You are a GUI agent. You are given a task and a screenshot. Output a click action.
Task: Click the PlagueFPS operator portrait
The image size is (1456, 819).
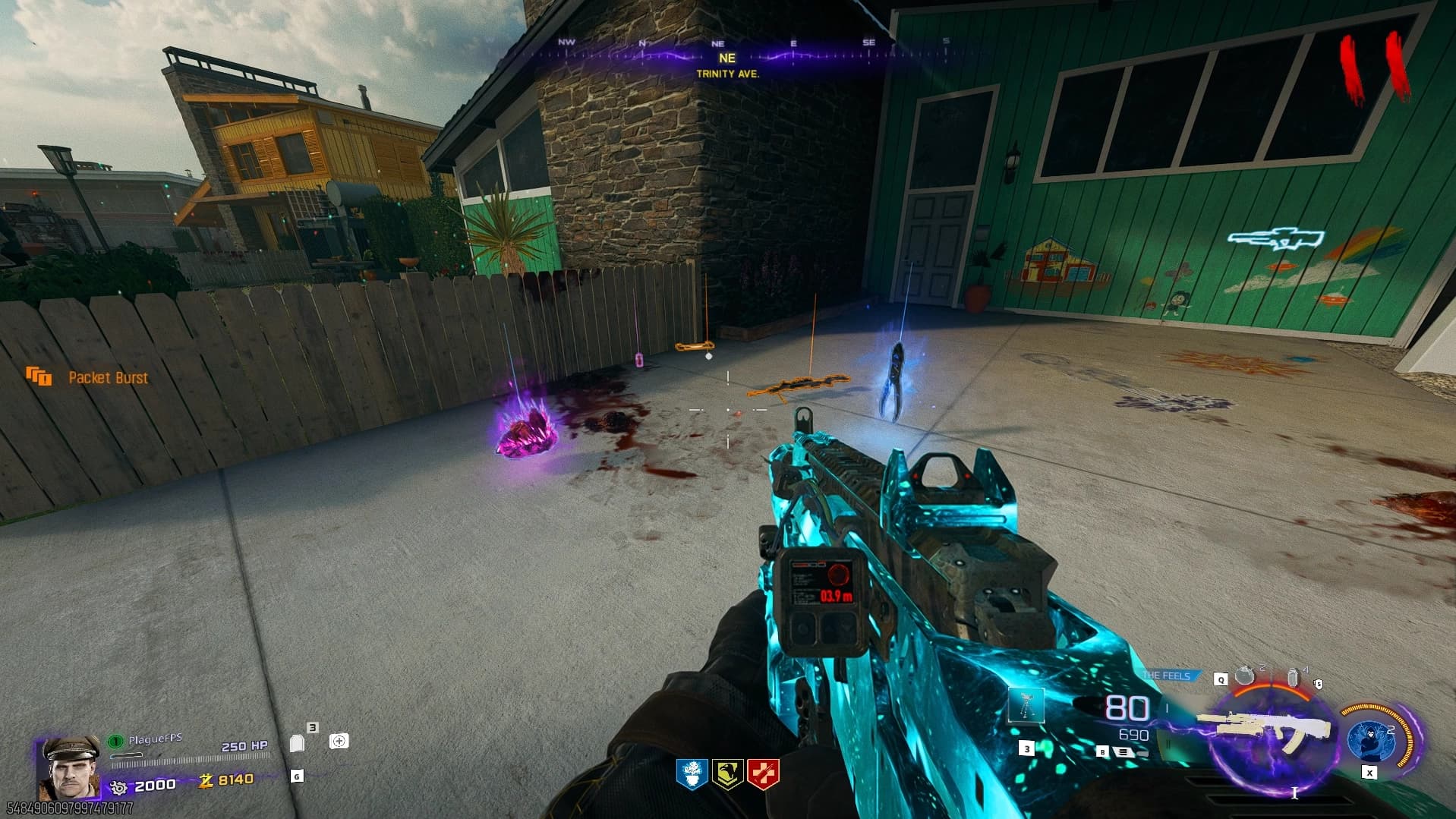pos(69,767)
